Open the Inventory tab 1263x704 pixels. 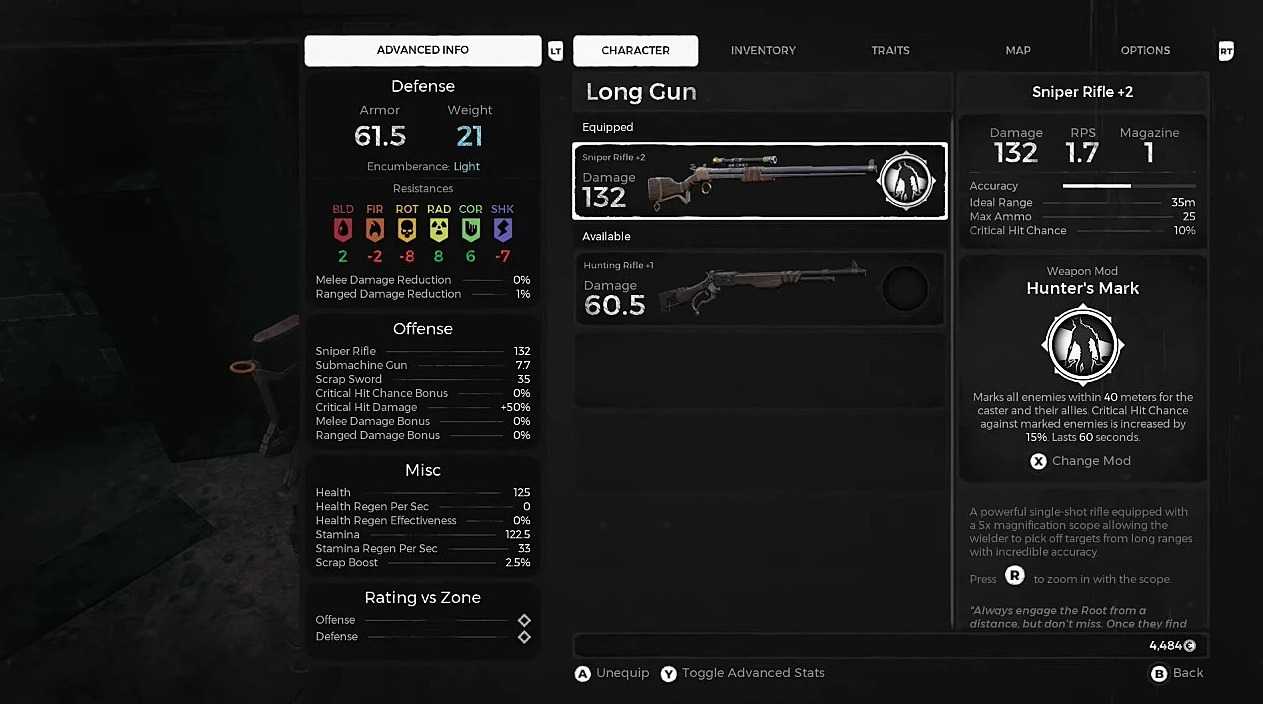(x=763, y=50)
